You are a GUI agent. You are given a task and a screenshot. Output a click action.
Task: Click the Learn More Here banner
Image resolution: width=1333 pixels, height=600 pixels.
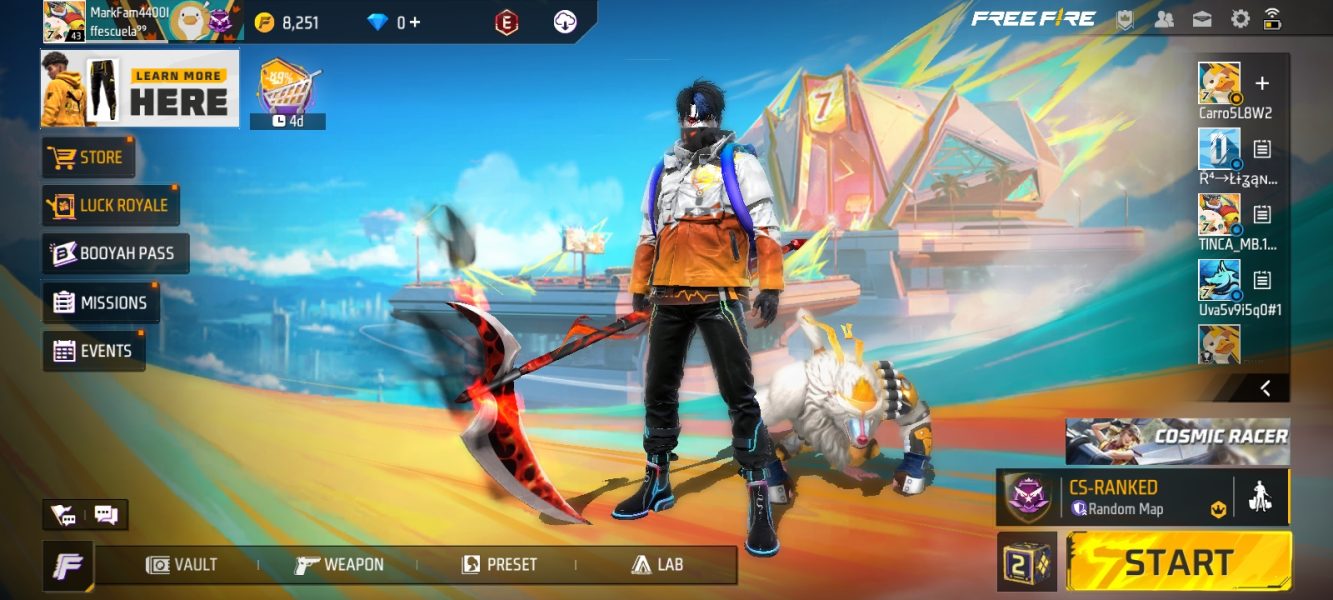point(140,89)
